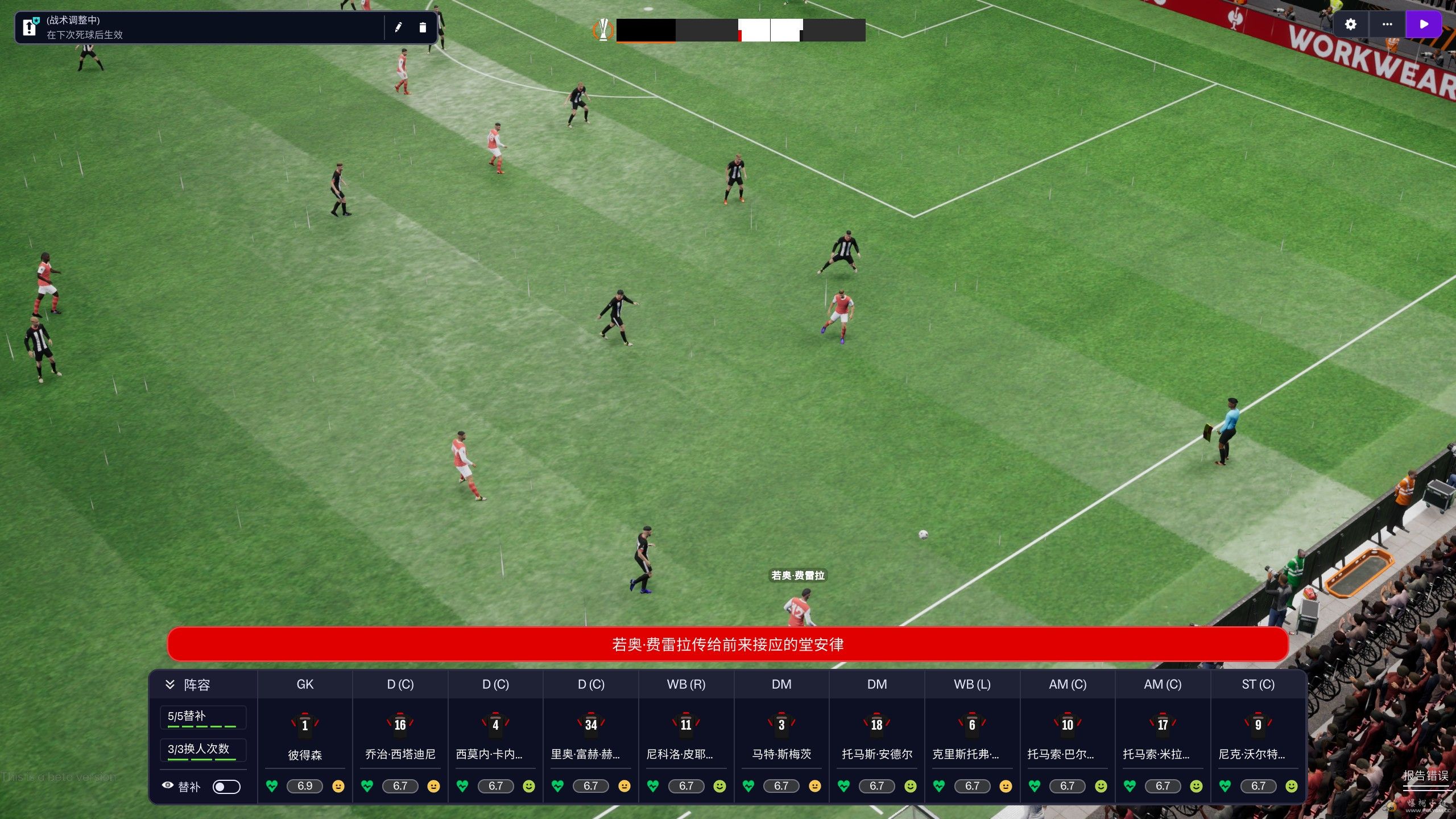Choose the number 4 centre-back card

point(495,738)
